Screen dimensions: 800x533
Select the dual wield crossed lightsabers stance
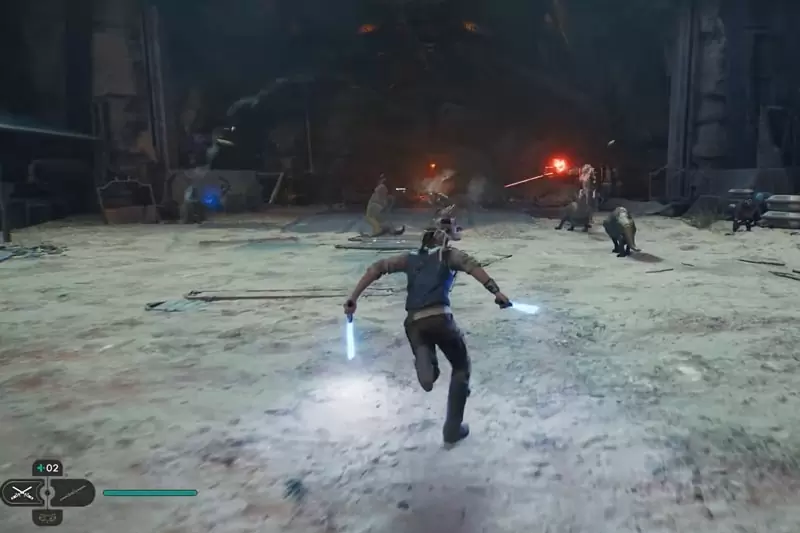coord(21,492)
